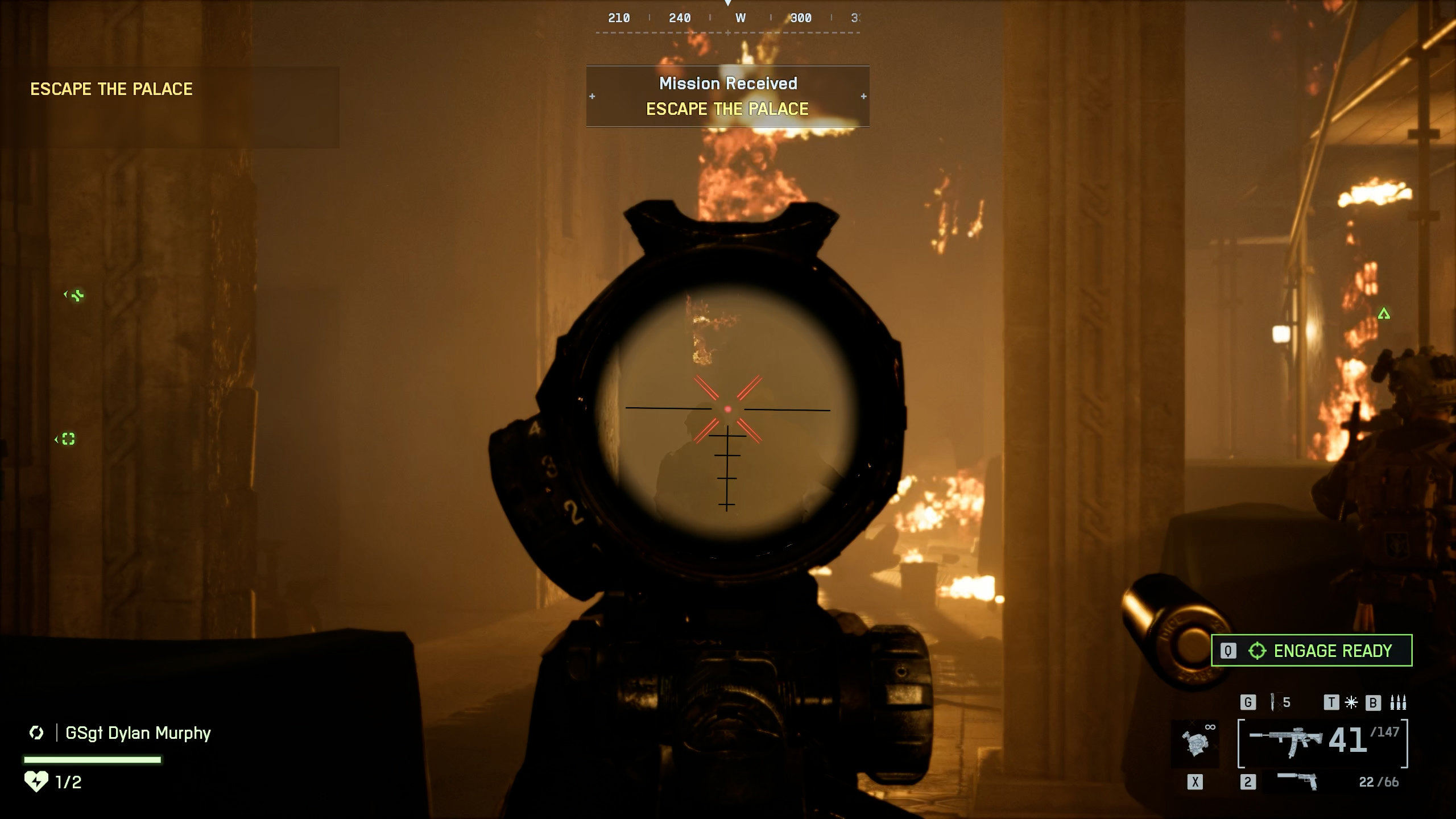The image size is (1456, 819).
Task: Select the green square-bracket squadmate marker
Action: [68, 439]
